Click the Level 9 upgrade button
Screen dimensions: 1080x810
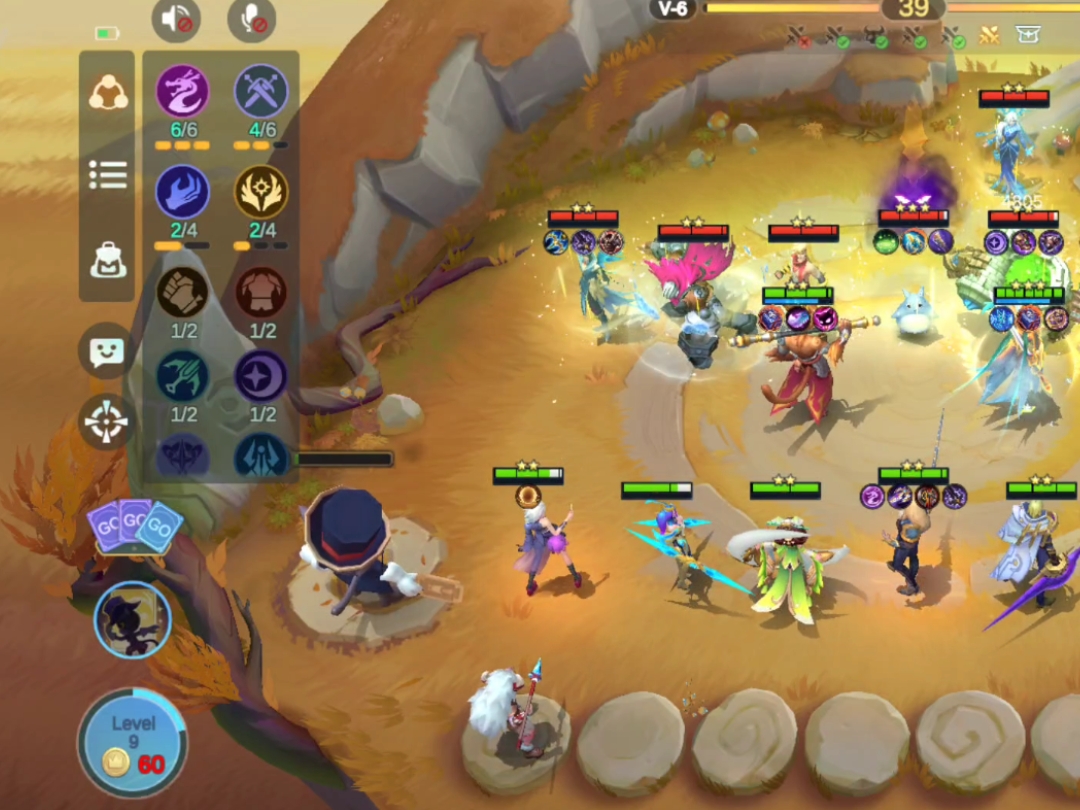[133, 742]
